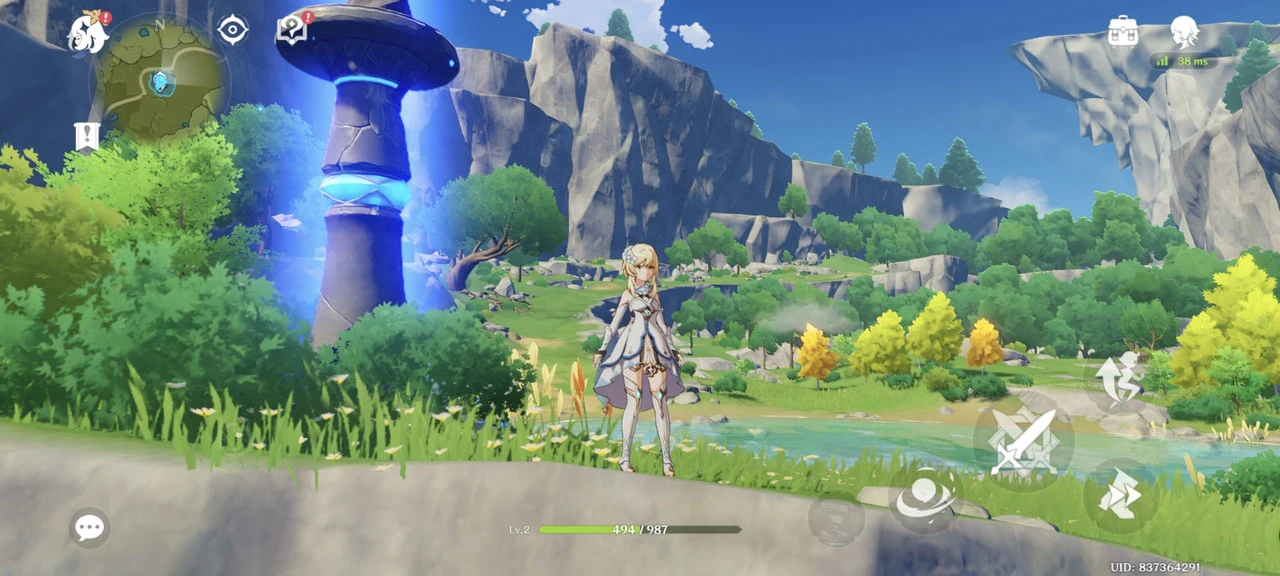Viewport: 1280px width, 576px height.
Task: Open the map from the minimap
Action: (158, 82)
